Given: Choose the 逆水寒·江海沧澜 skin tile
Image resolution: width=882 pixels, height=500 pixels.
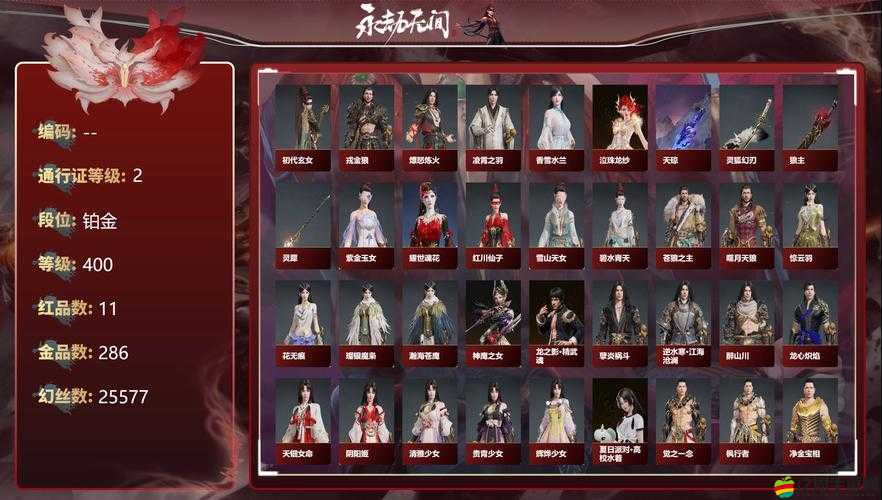Looking at the screenshot, I should coord(683,320).
